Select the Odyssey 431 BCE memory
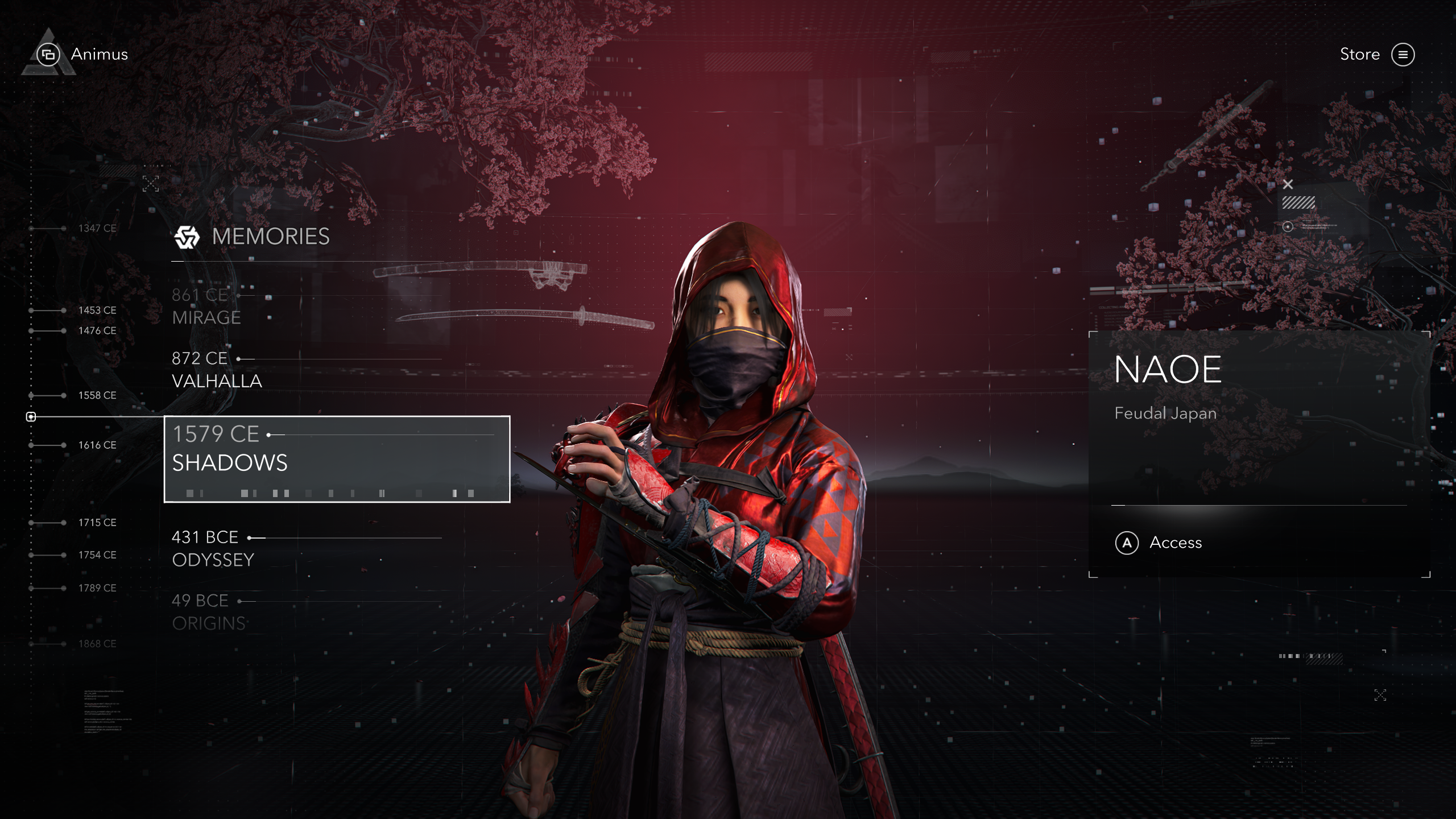 pos(213,549)
